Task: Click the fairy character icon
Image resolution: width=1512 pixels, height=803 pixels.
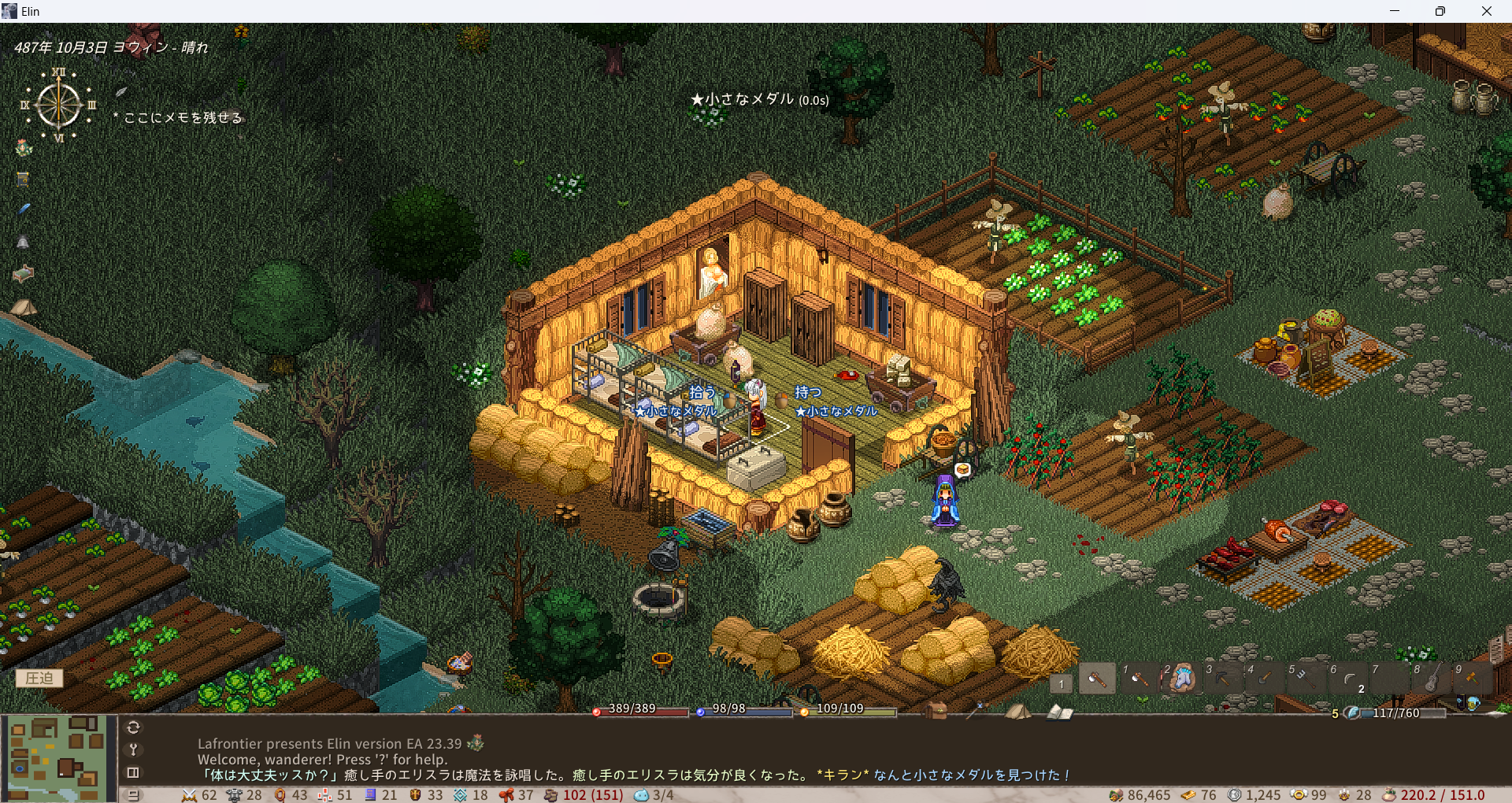Action: (24, 148)
